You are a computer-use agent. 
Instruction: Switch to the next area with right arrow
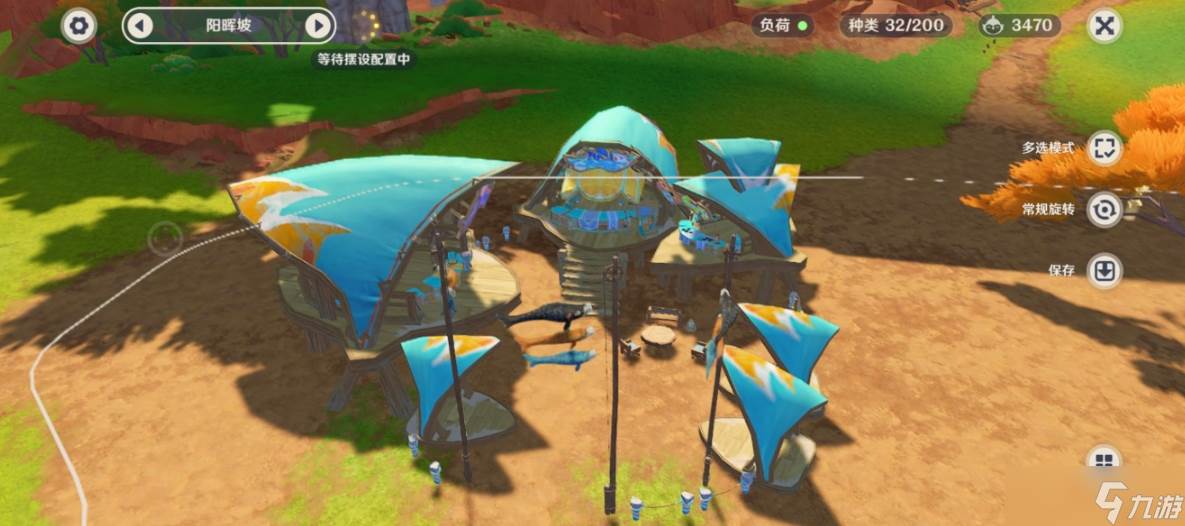coord(318,25)
